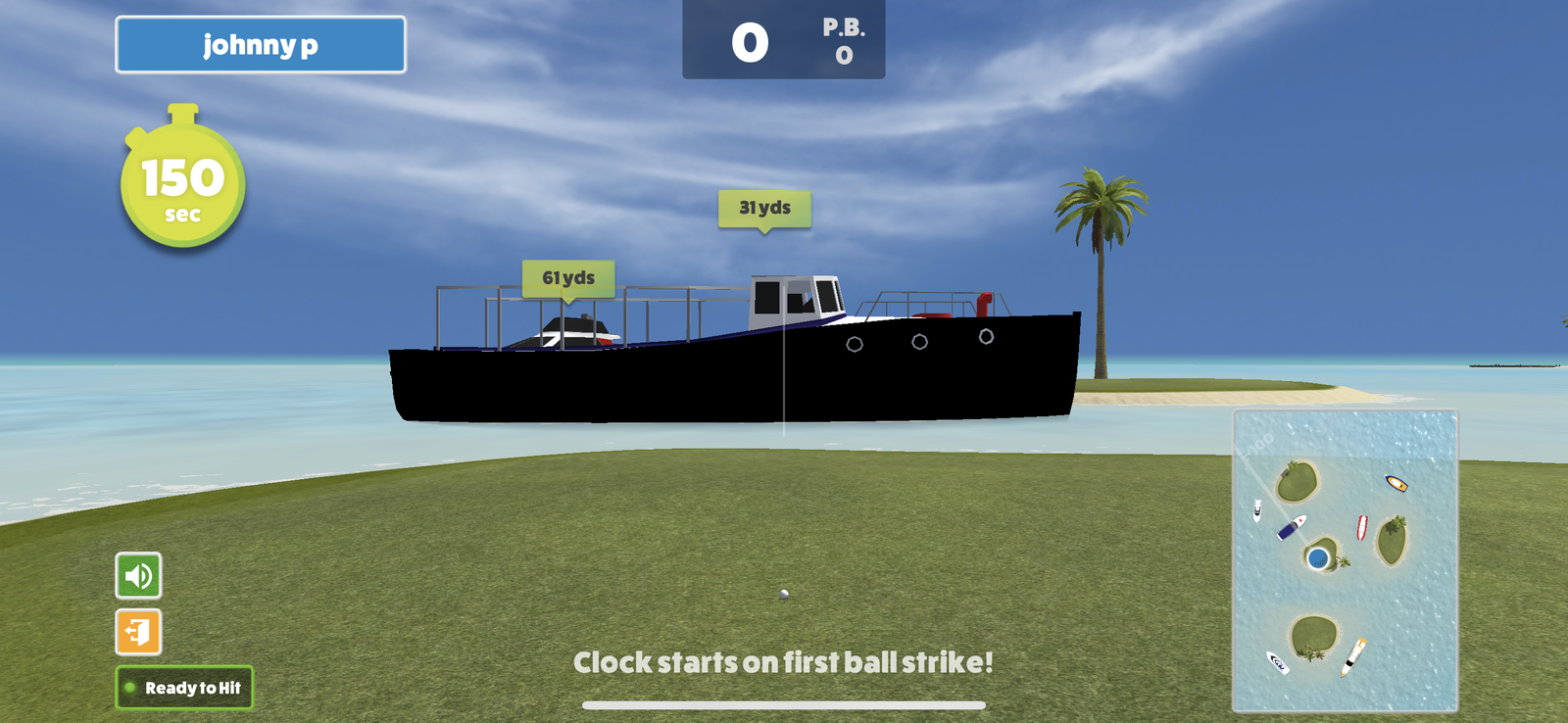Toggle the sound speaker button
Viewport: 1568px width, 723px height.
138,575
